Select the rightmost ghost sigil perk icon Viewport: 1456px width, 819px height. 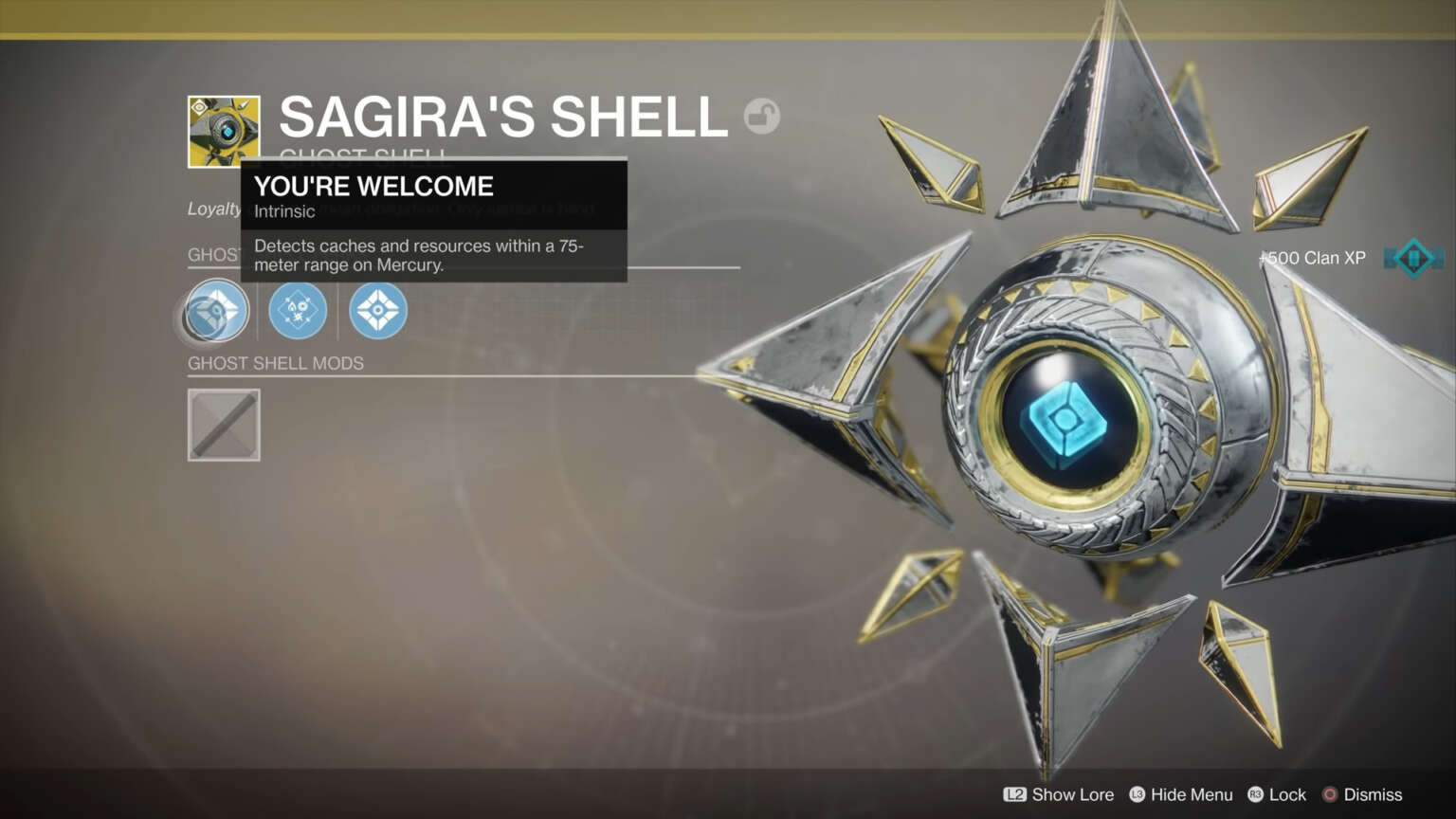coord(378,310)
